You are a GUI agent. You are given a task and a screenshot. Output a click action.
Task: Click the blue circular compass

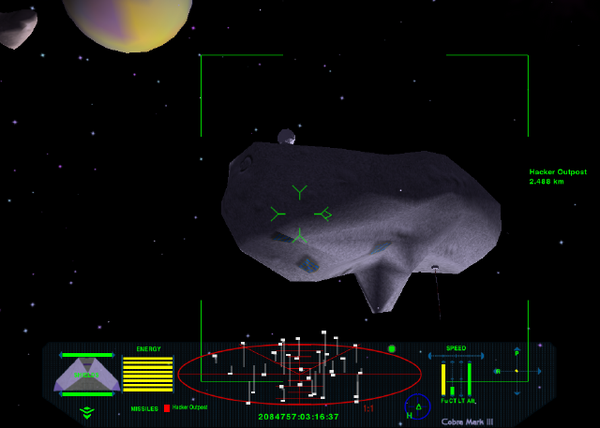click(x=417, y=408)
